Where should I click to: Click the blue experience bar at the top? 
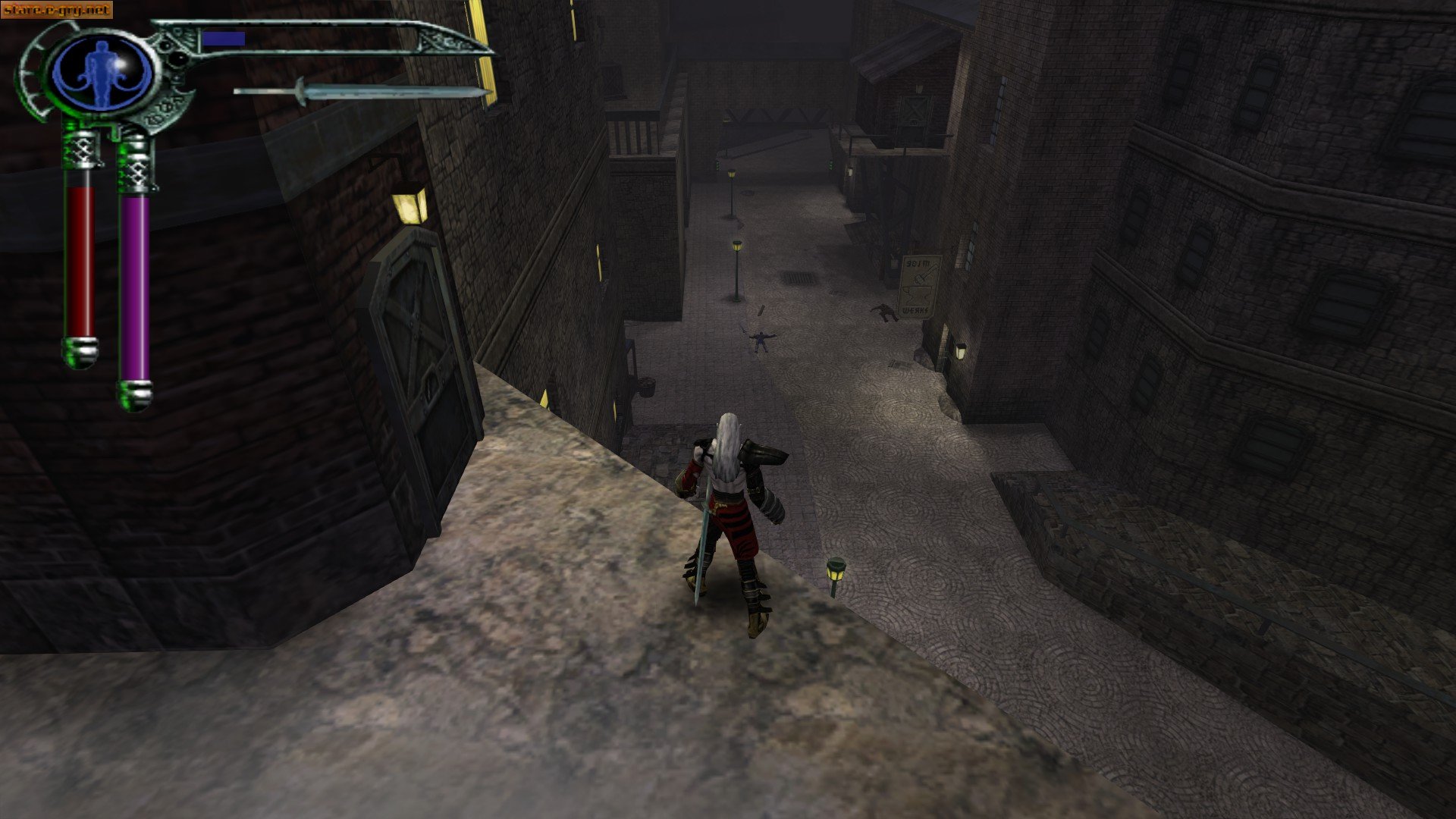[x=224, y=39]
